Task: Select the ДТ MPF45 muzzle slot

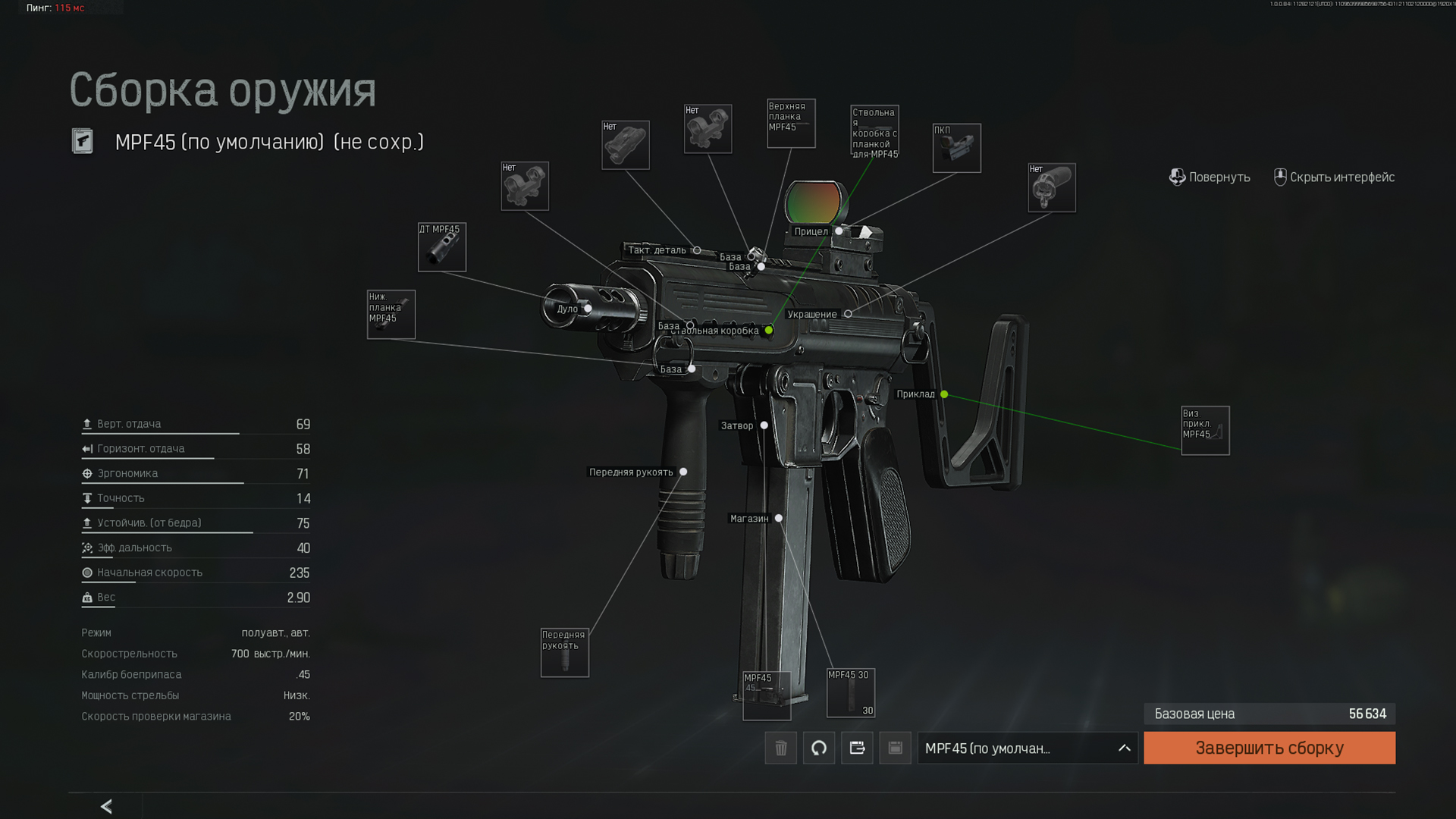Action: tap(441, 247)
